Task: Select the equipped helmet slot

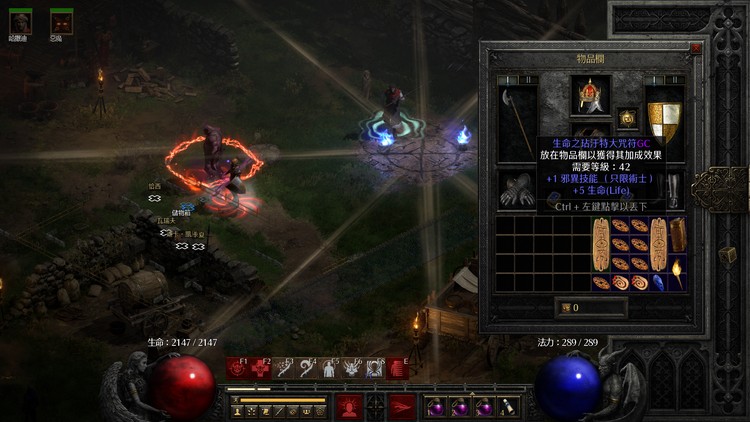Action: (590, 95)
